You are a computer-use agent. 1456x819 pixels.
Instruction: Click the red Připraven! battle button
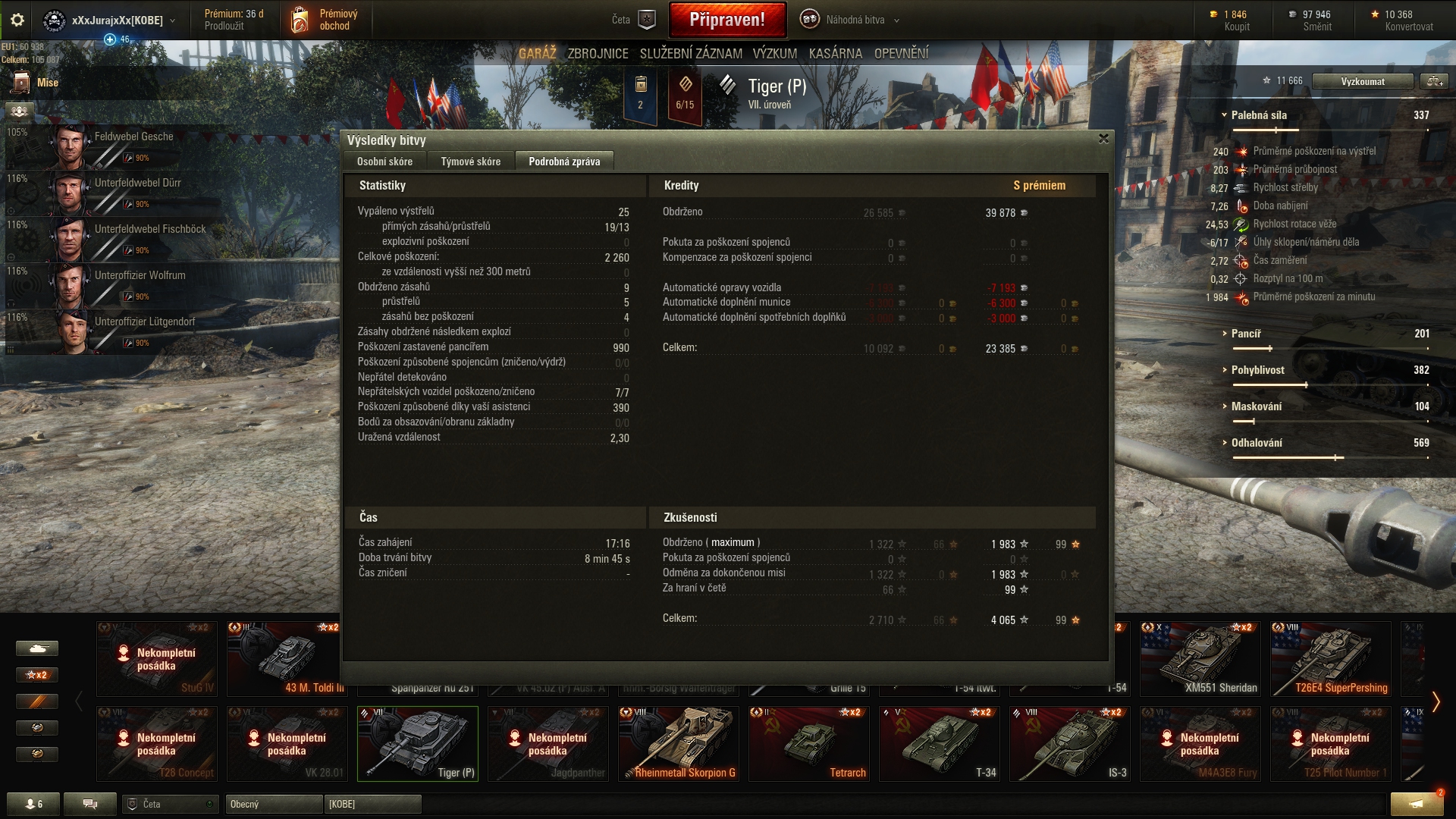[726, 20]
